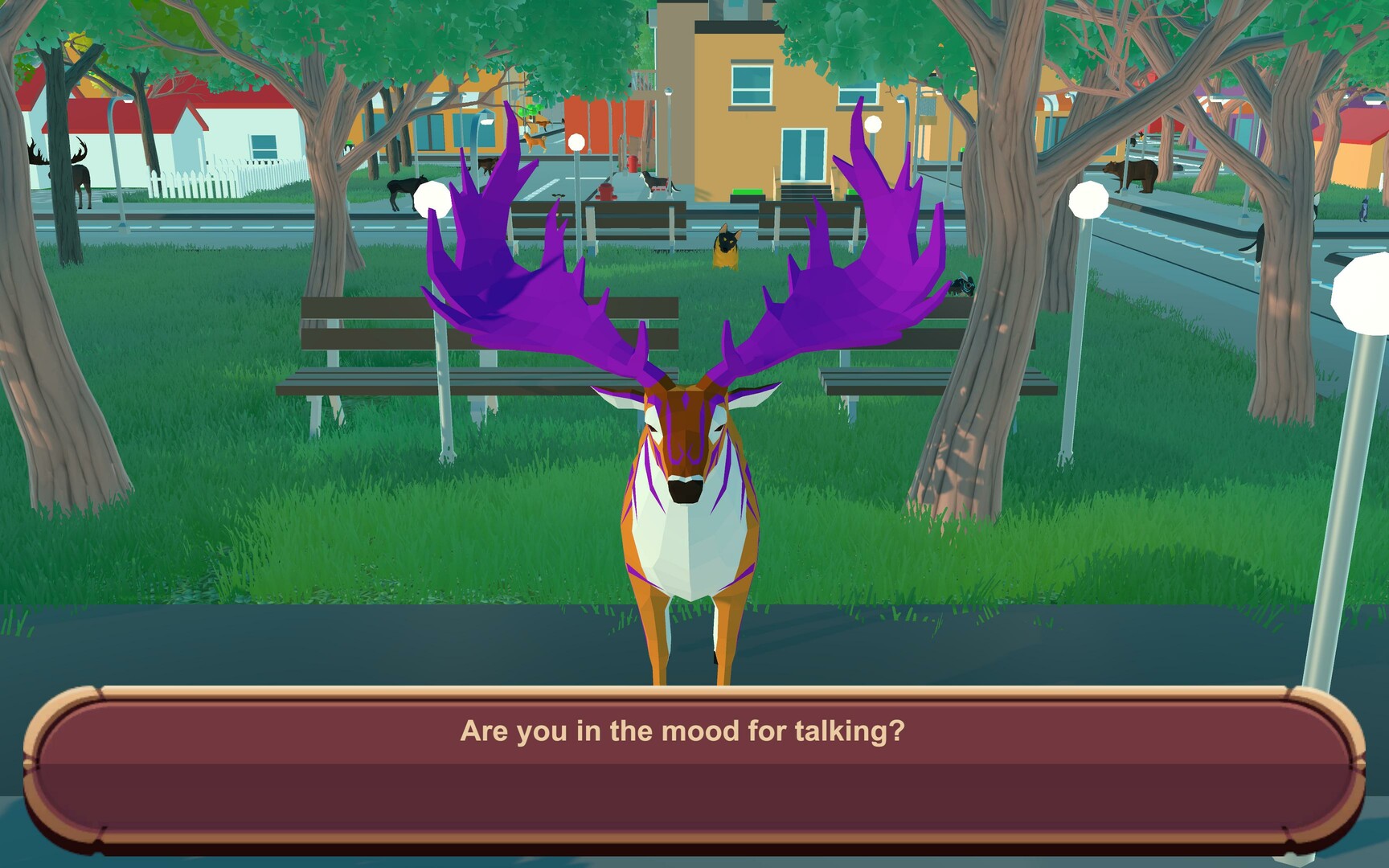This screenshot has height=868, width=1389.
Task: Click the decorative knob on dialogue box right edge
Action: click(x=1360, y=762)
